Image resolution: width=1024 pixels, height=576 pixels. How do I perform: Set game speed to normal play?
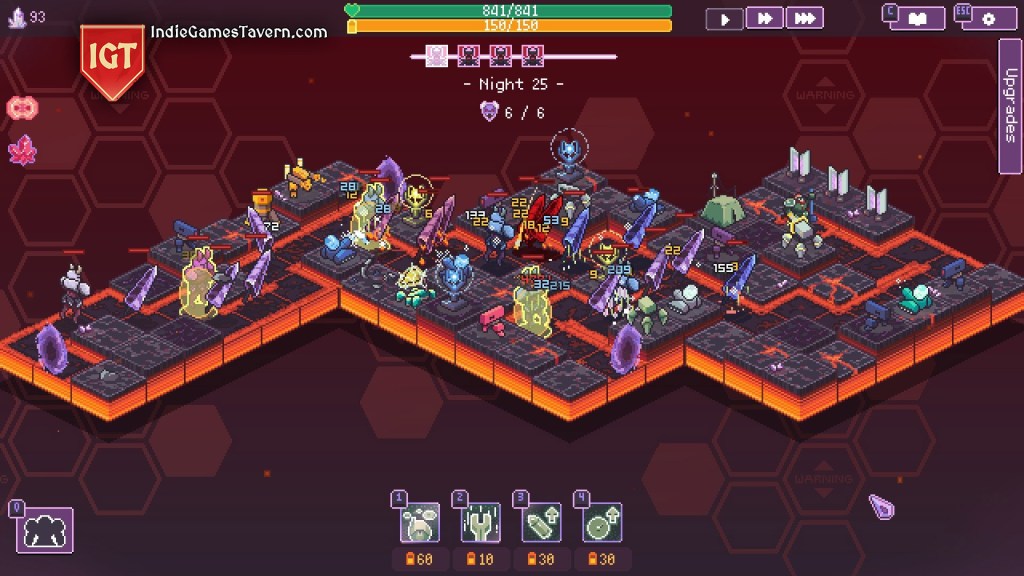(725, 18)
